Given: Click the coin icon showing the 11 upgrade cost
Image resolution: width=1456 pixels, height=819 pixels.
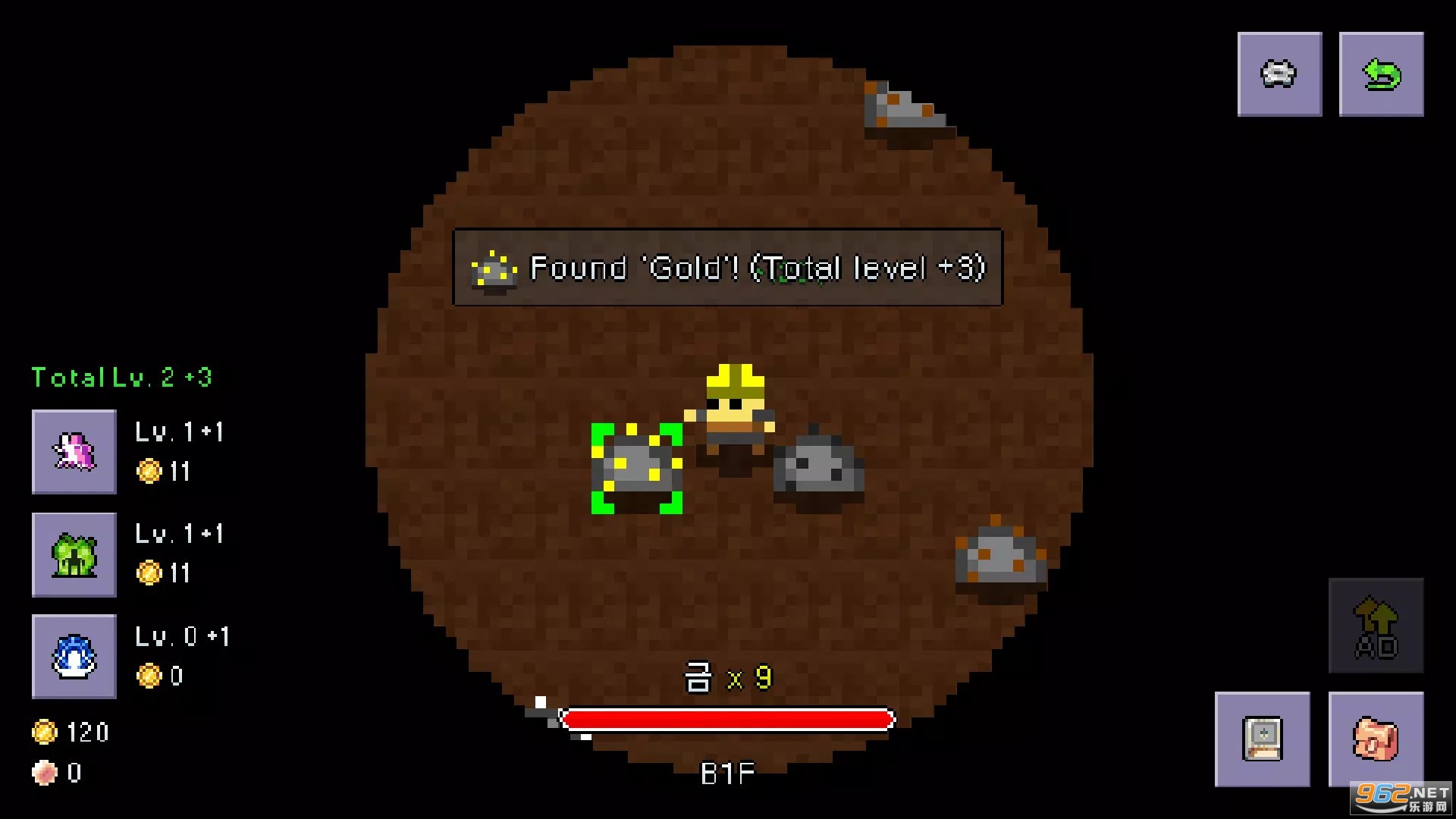Looking at the screenshot, I should coord(152,472).
